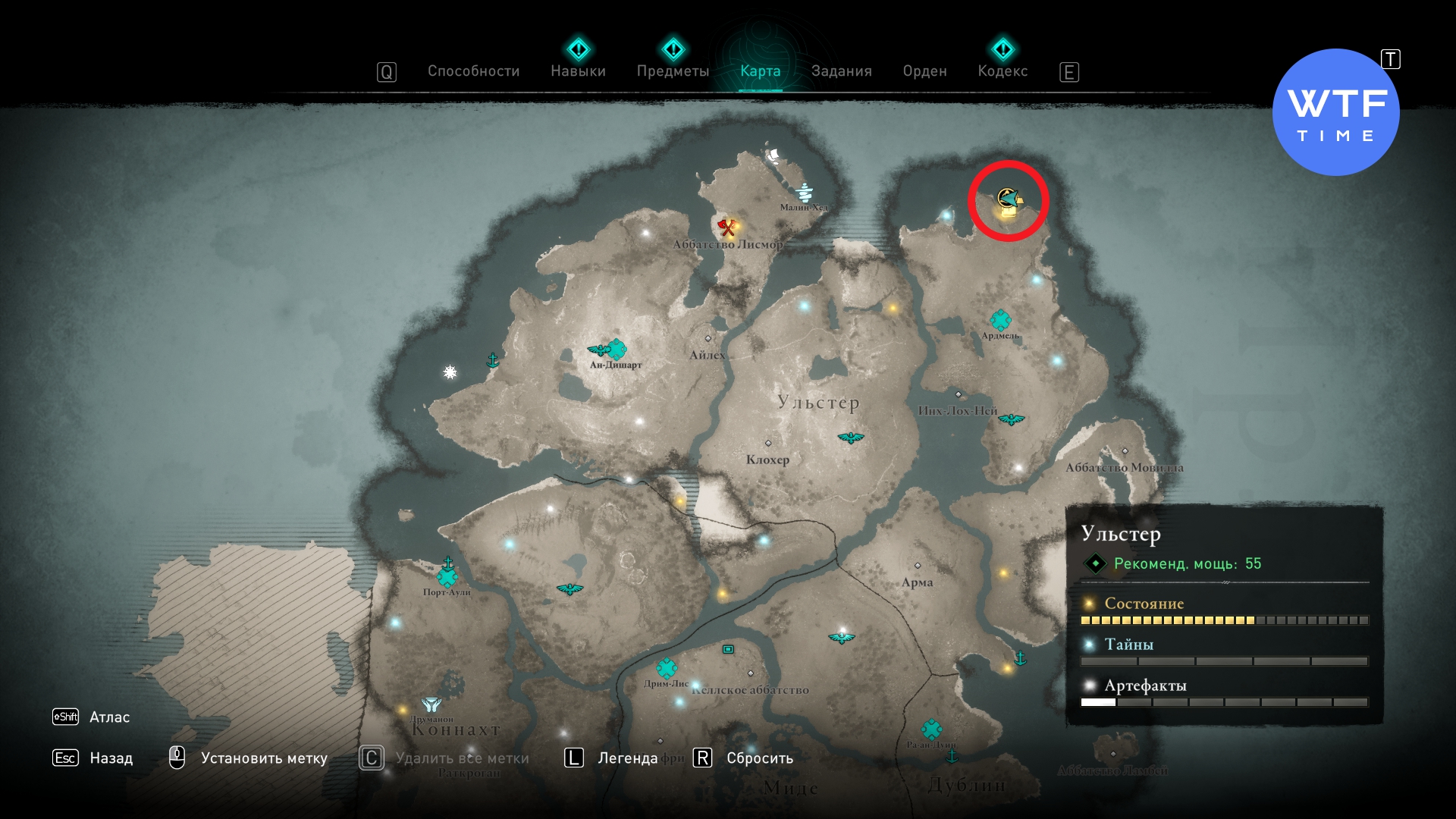Switch to the Способности tab
The image size is (1456, 819).
pos(473,71)
